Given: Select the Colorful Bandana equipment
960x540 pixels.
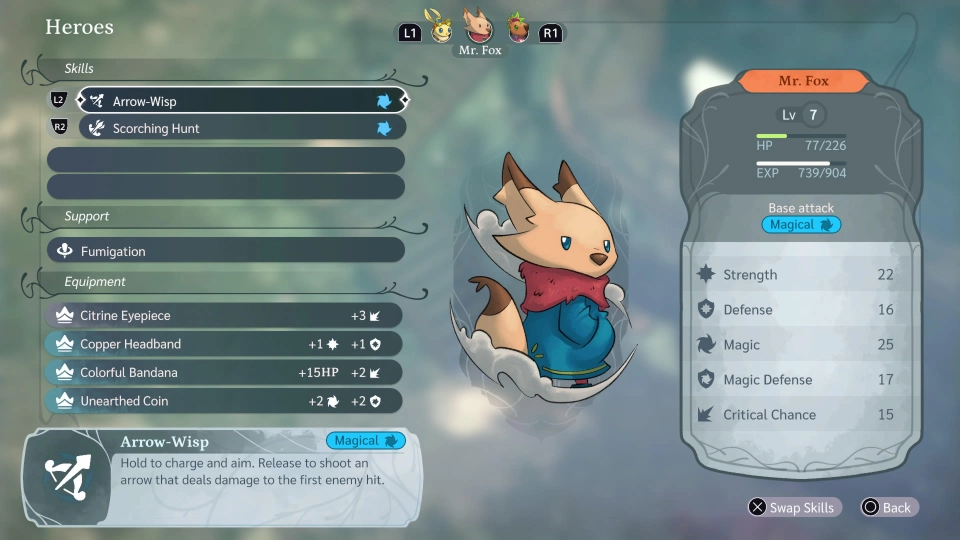Looking at the screenshot, I should (x=224, y=372).
